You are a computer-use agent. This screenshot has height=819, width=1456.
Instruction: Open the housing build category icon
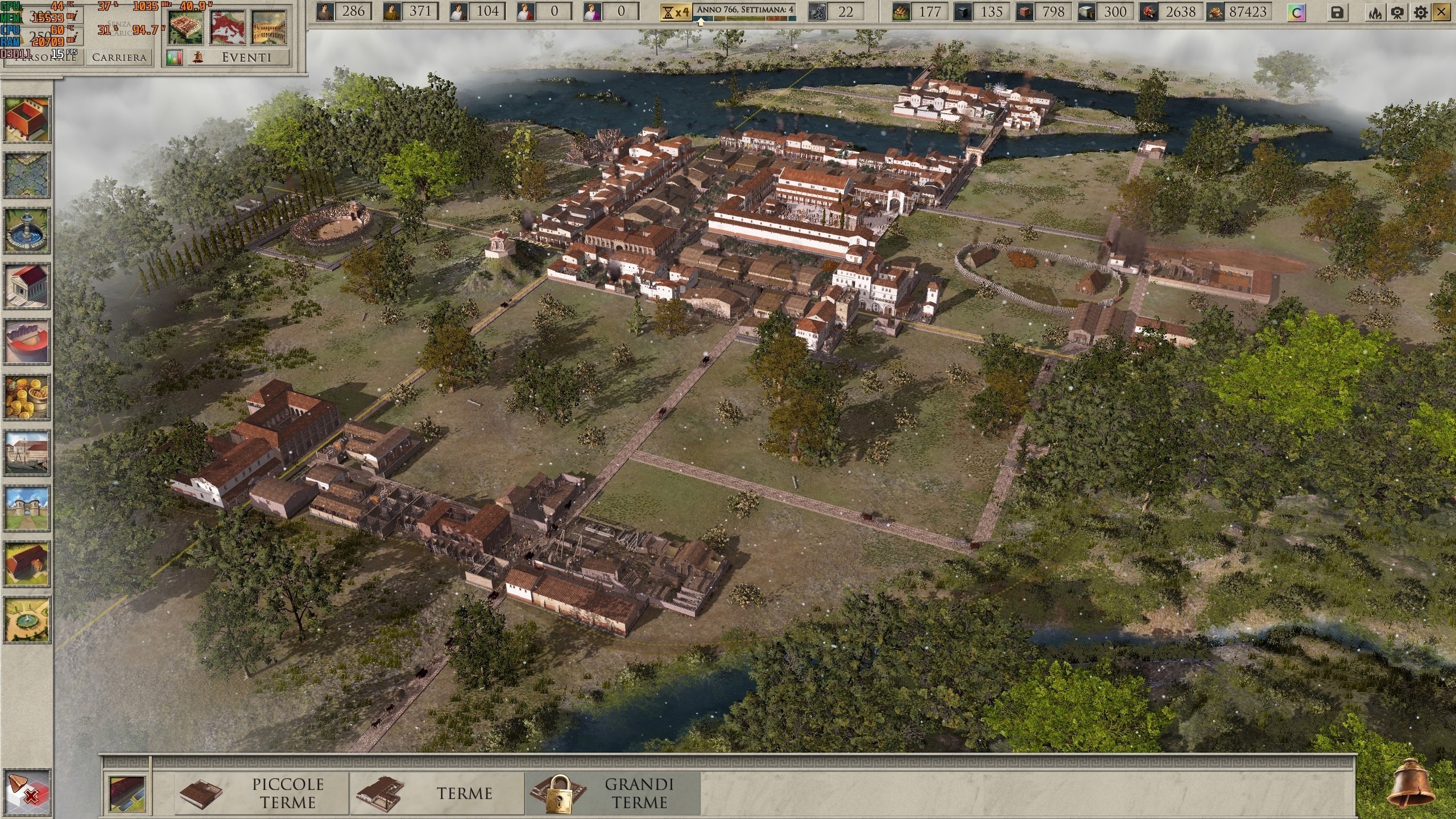pyautogui.click(x=26, y=119)
